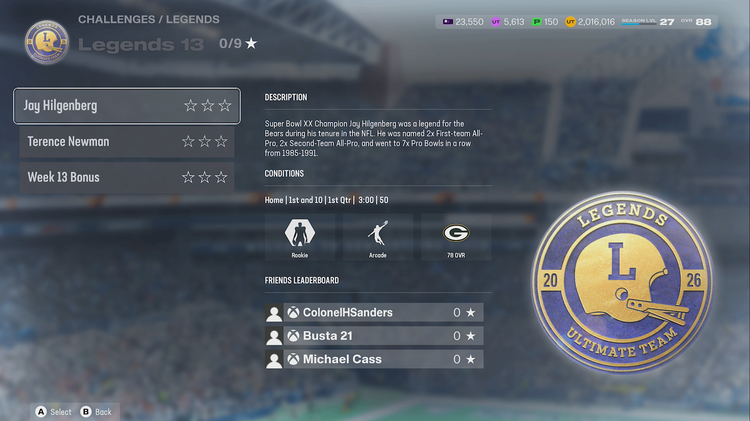Open the Week 13 Bonus challenge
The image size is (750, 421).
click(126, 177)
